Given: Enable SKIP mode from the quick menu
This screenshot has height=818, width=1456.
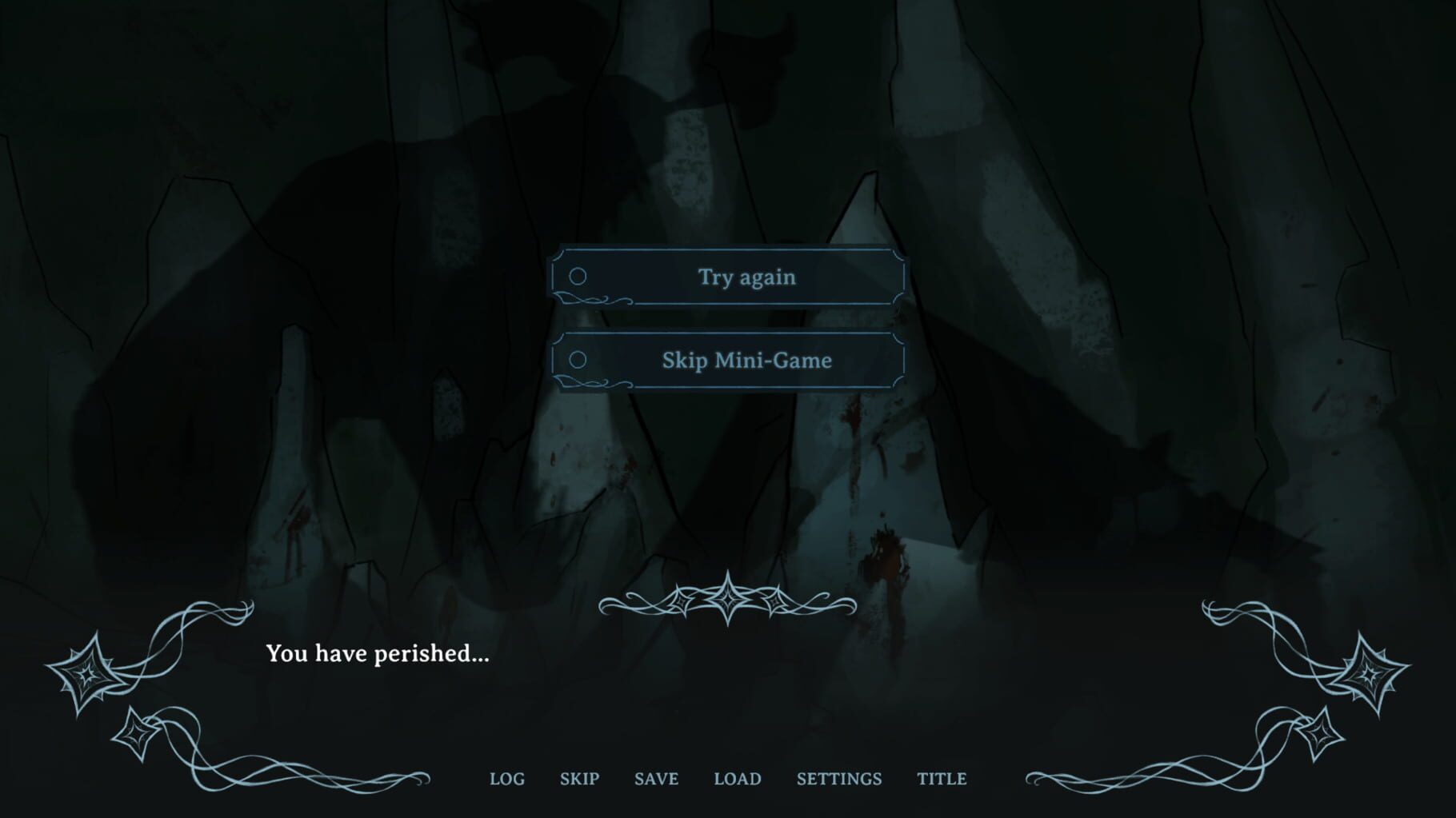Looking at the screenshot, I should click(580, 780).
